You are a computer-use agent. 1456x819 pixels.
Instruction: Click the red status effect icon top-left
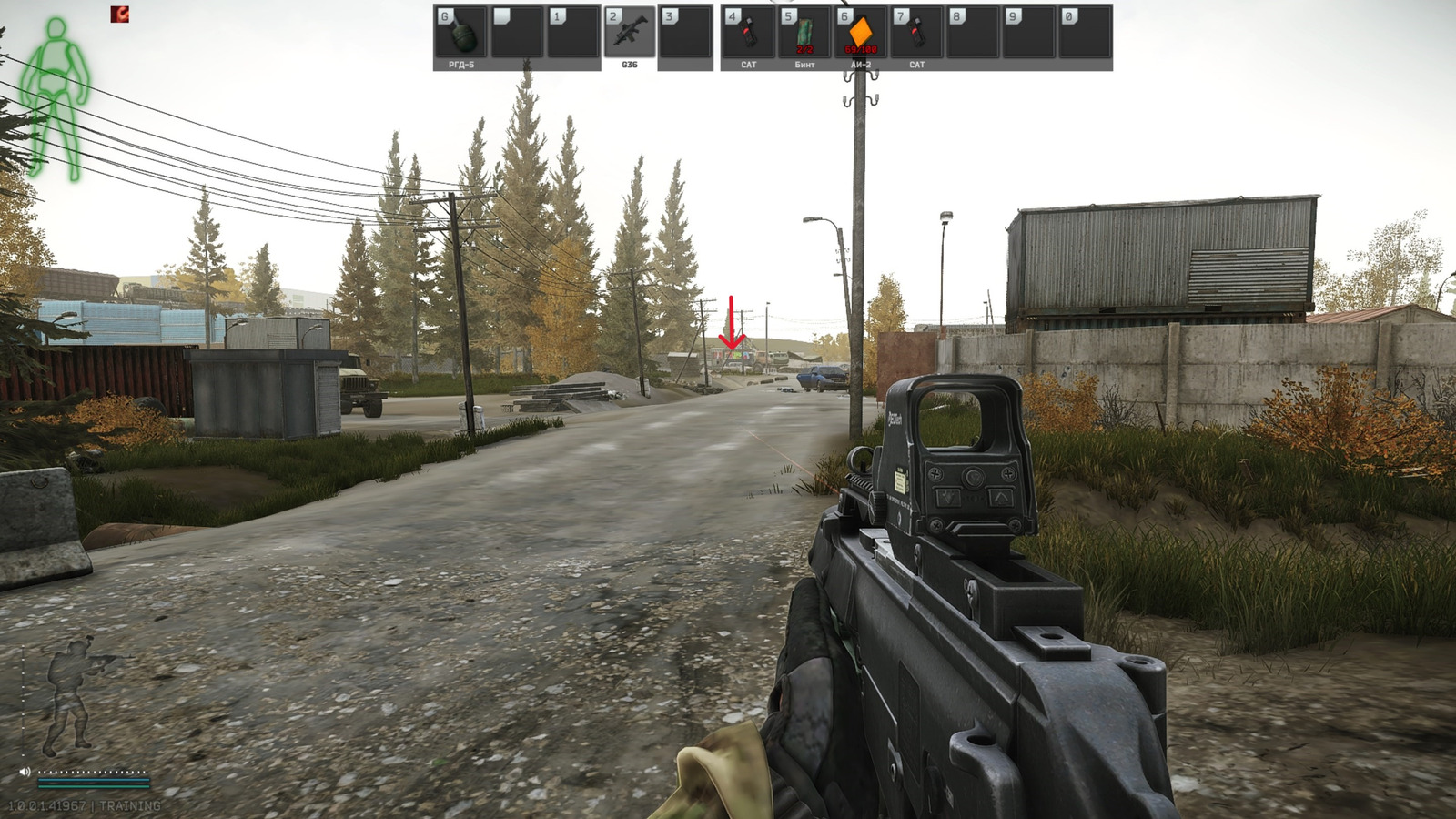tap(121, 15)
